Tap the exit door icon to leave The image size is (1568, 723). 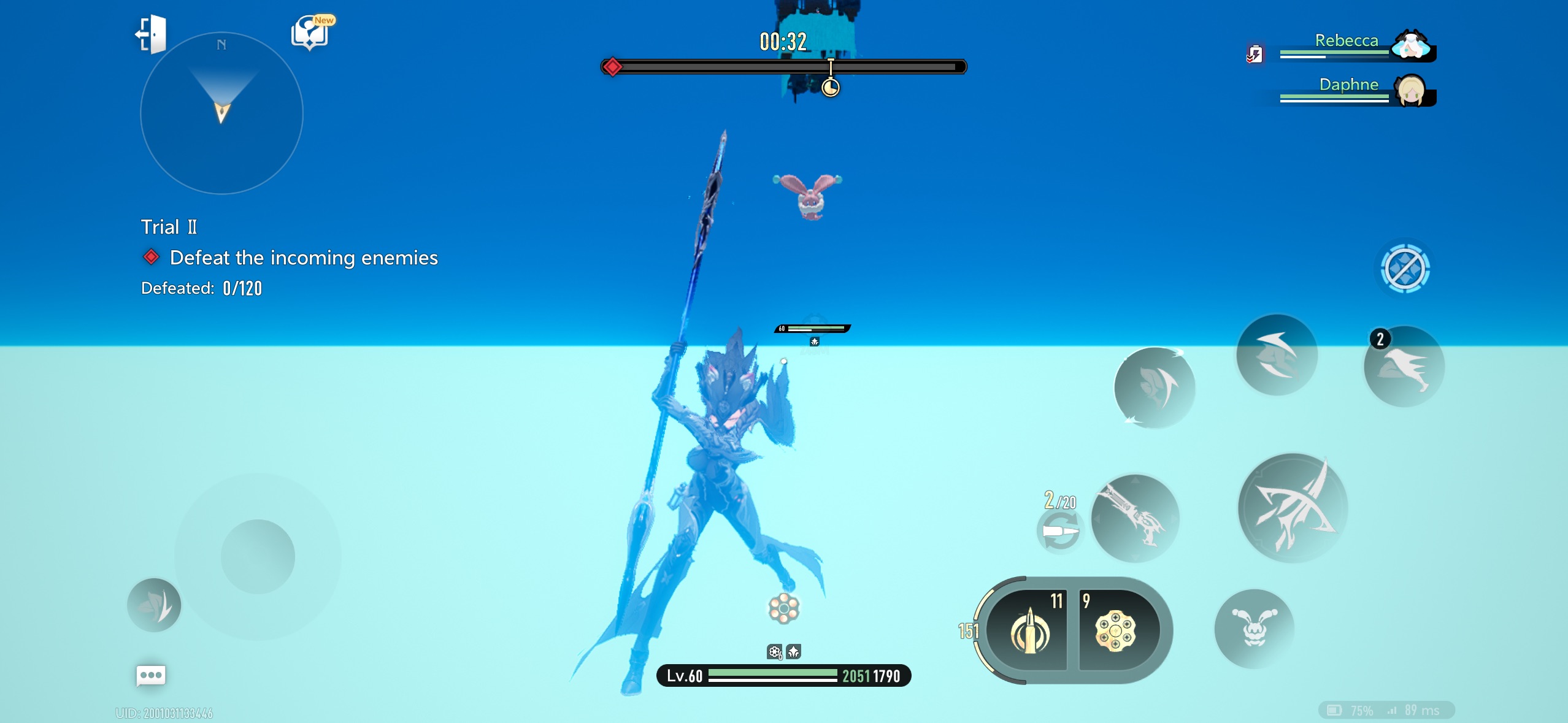tap(151, 34)
